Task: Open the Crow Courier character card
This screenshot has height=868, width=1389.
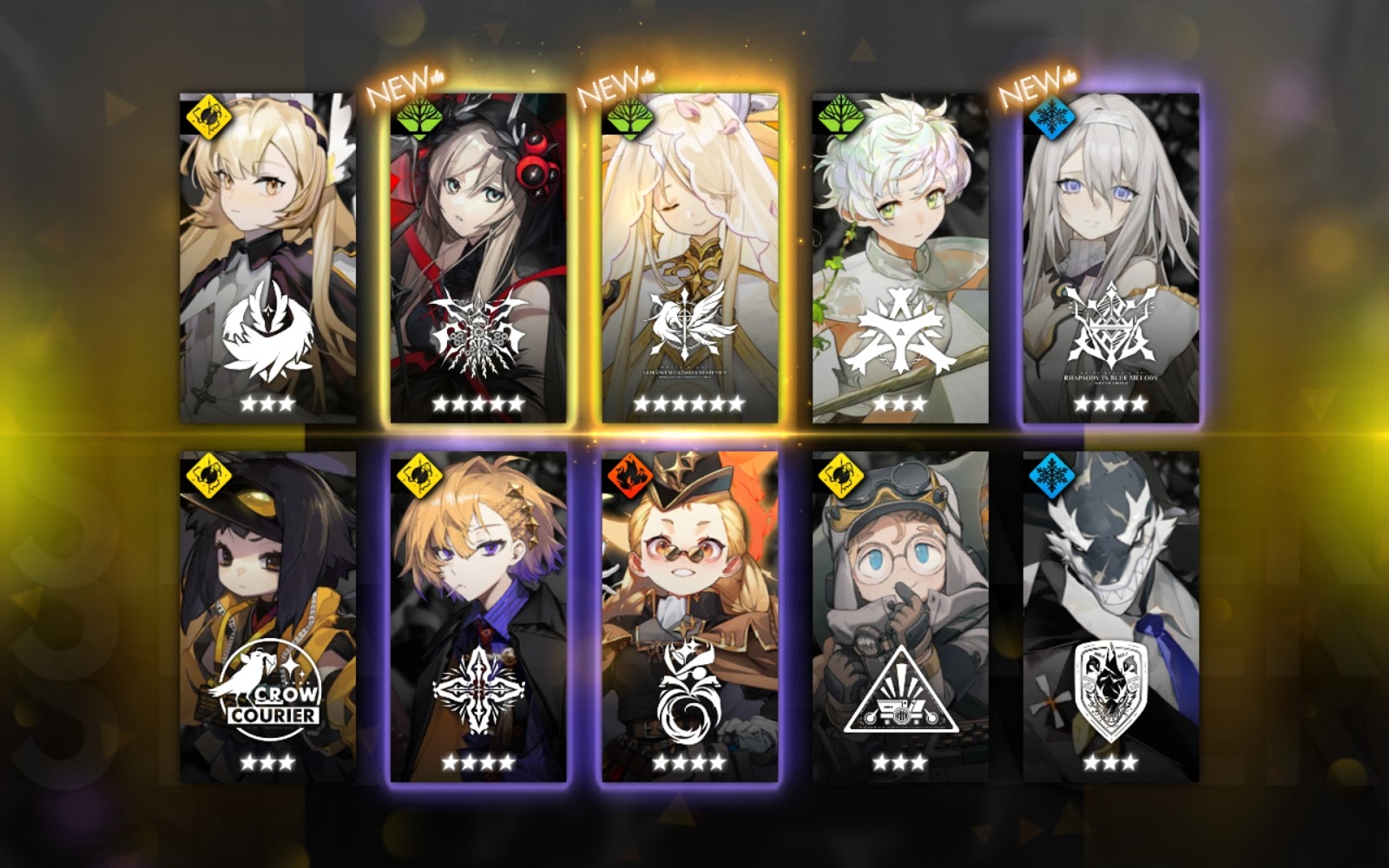Action: pyautogui.click(x=267, y=615)
